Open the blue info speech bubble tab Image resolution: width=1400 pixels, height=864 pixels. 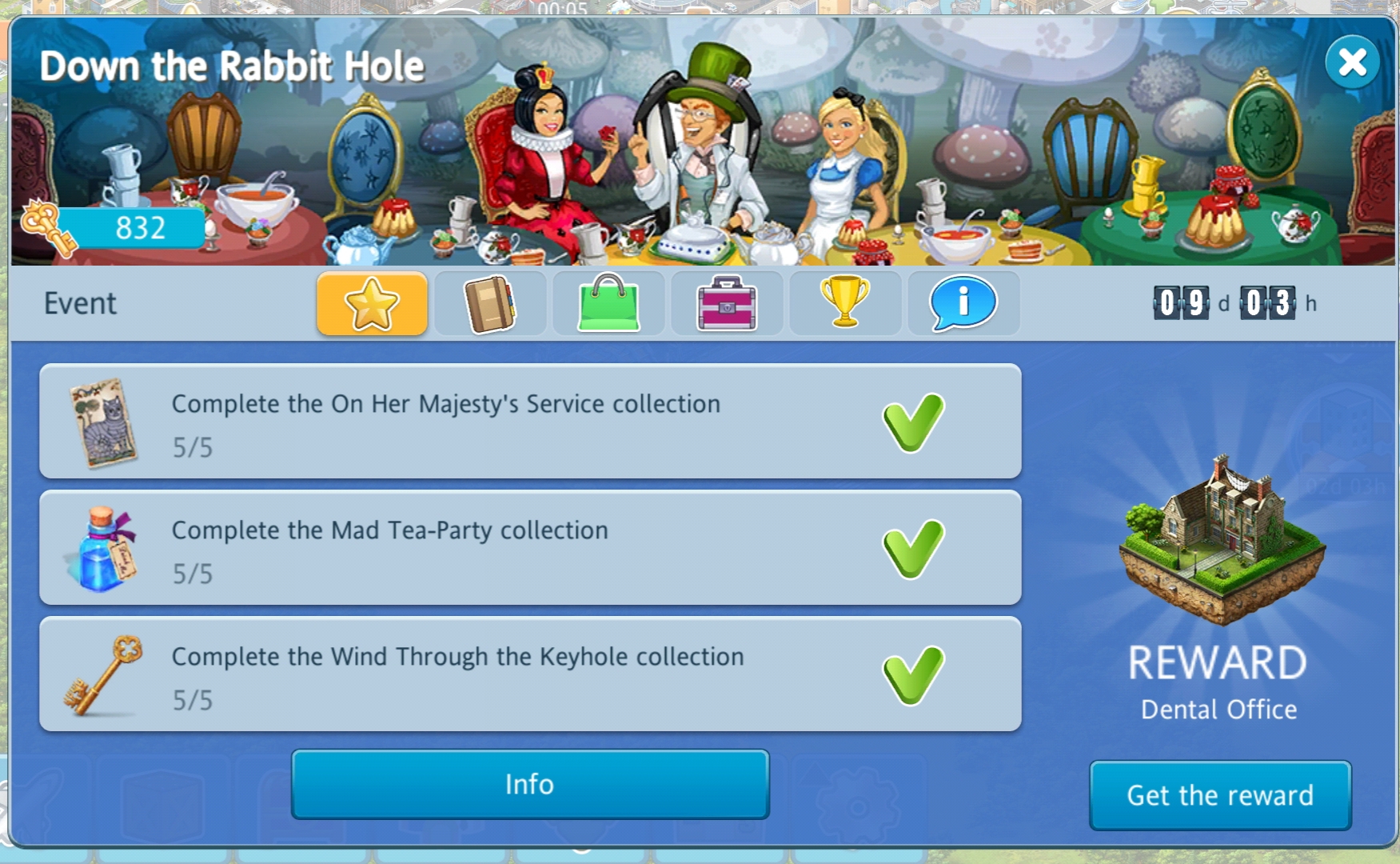[963, 303]
